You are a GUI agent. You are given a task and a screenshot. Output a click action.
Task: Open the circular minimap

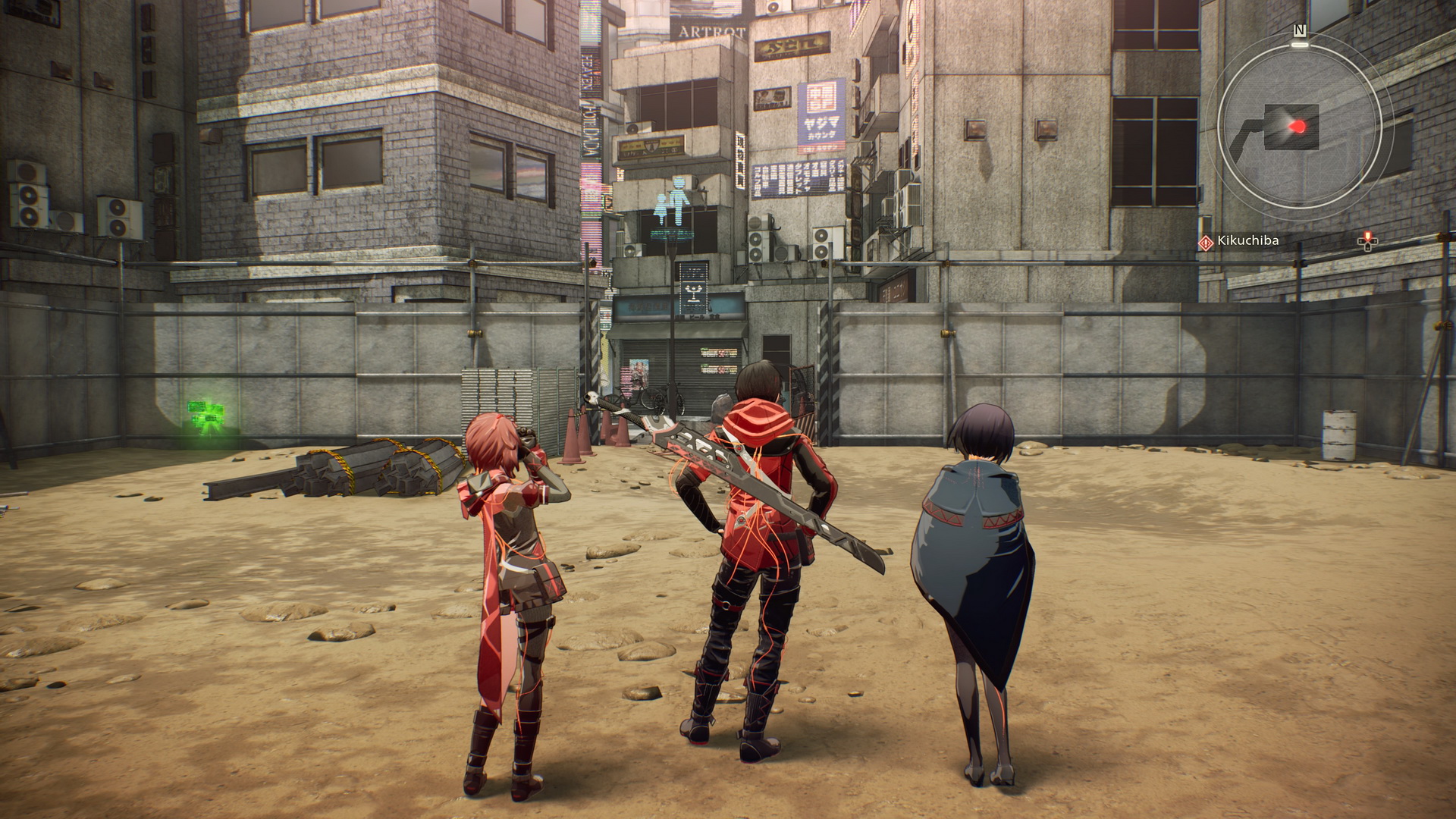(1298, 126)
